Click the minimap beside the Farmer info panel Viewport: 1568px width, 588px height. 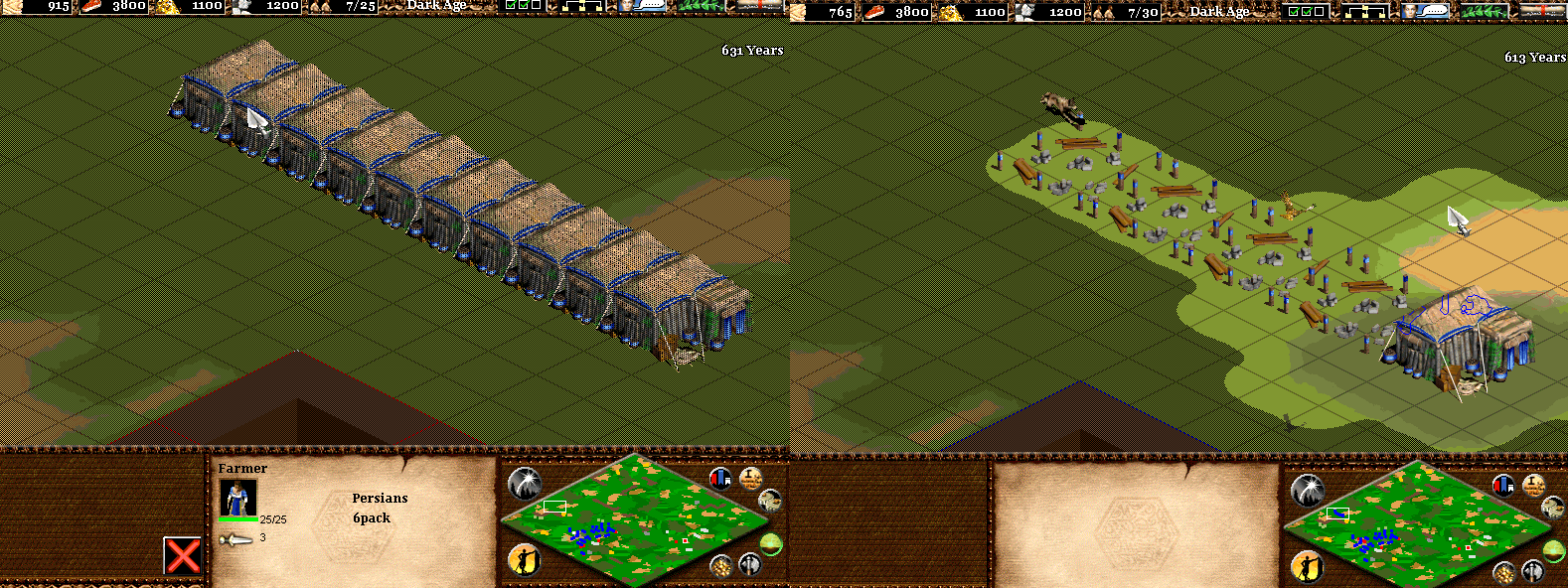(x=636, y=519)
